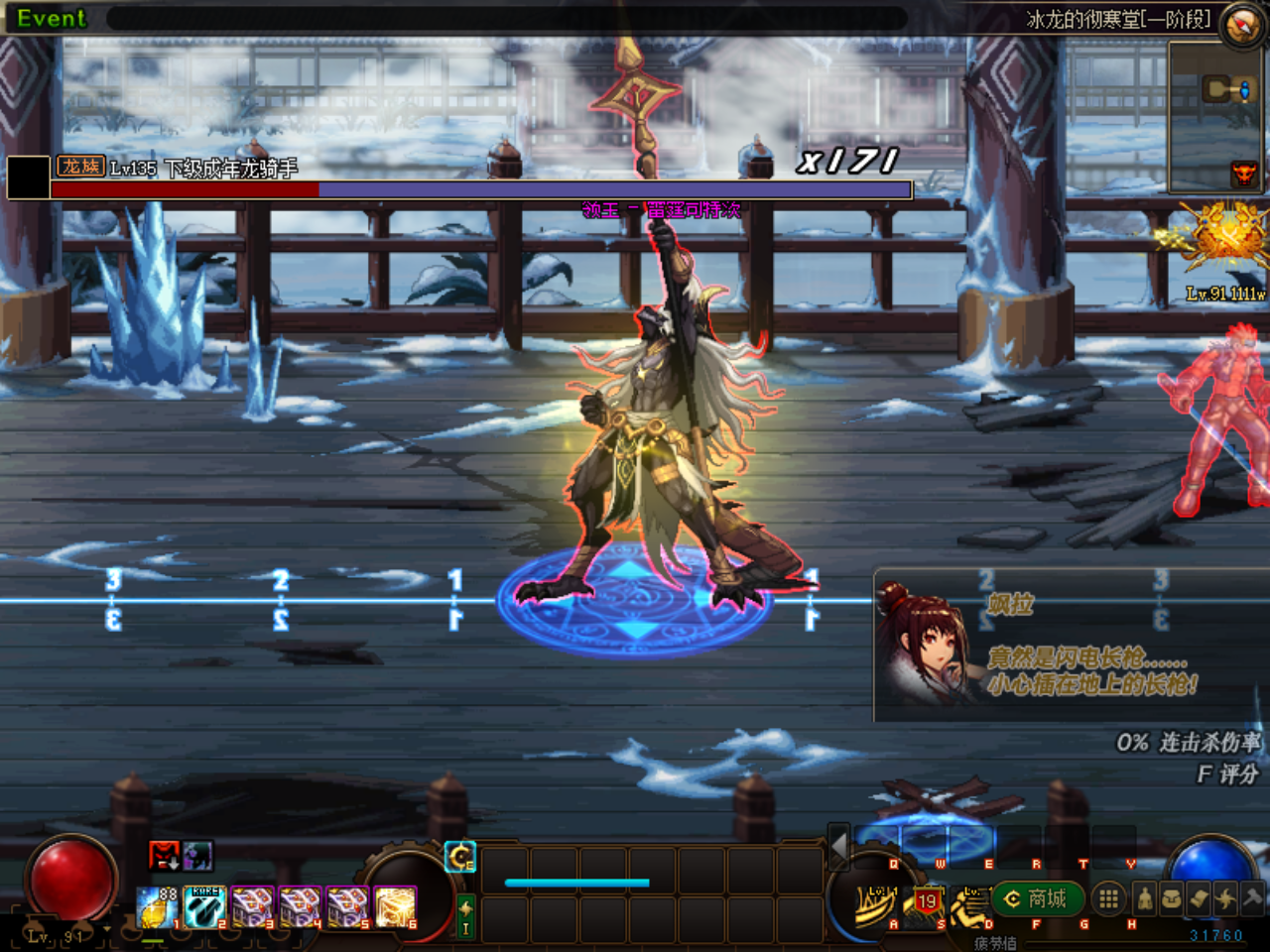Select the shuriken-shaped skill icon
This screenshot has height=952, width=1270.
tap(1225, 899)
